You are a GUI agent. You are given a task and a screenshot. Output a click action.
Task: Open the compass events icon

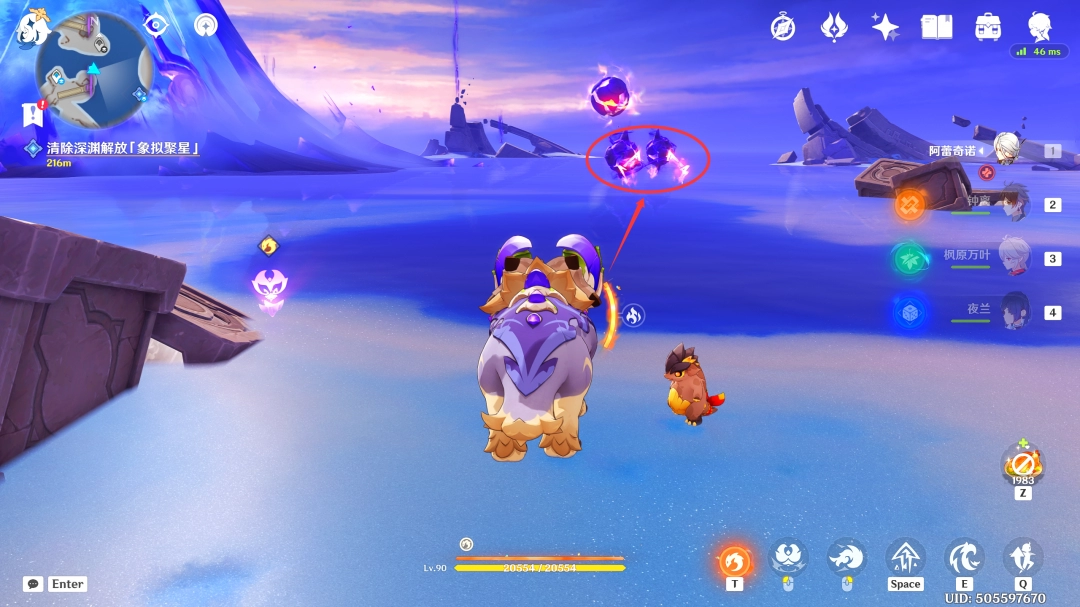click(783, 27)
